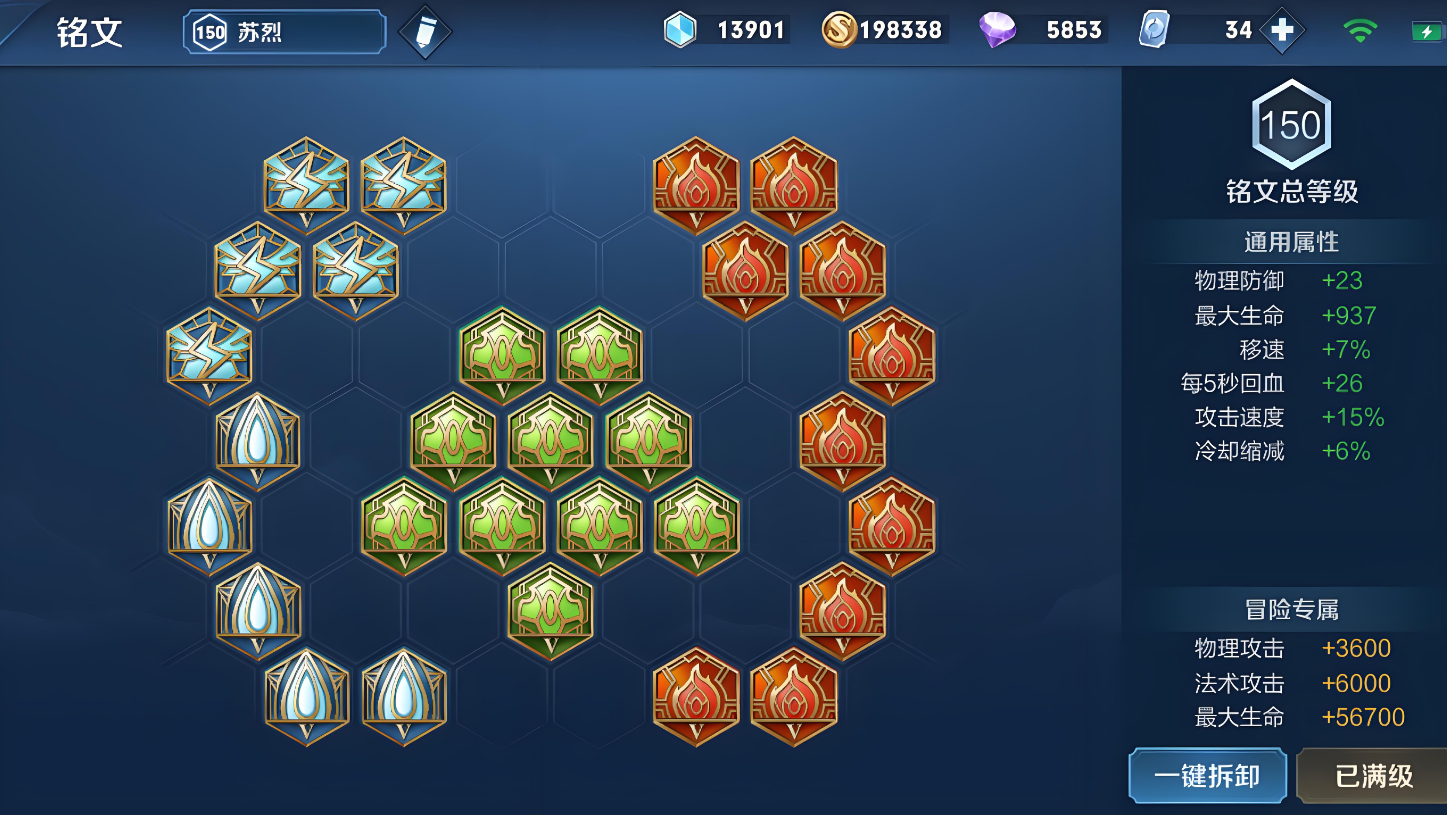Select the 一键拆卸 button
The width and height of the screenshot is (1447, 815).
1207,776
